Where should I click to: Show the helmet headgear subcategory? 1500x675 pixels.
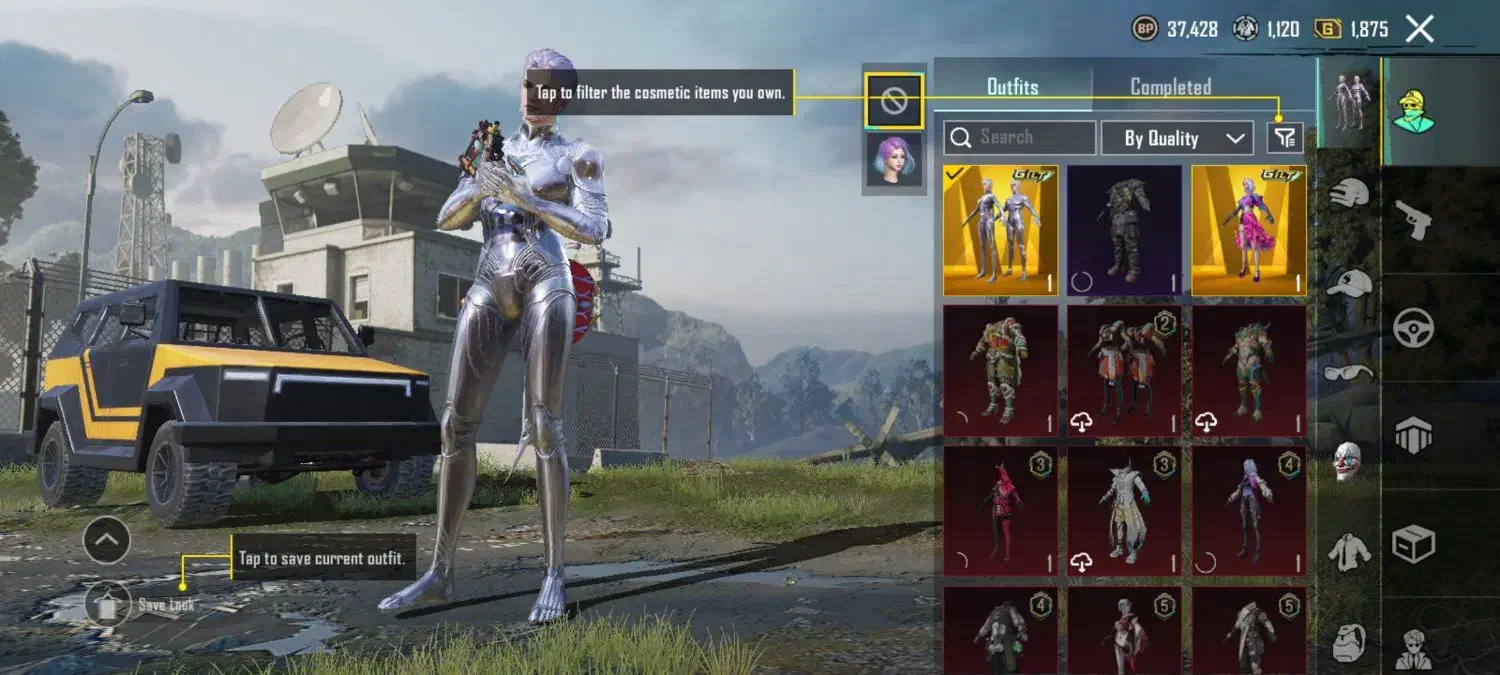tap(1350, 191)
